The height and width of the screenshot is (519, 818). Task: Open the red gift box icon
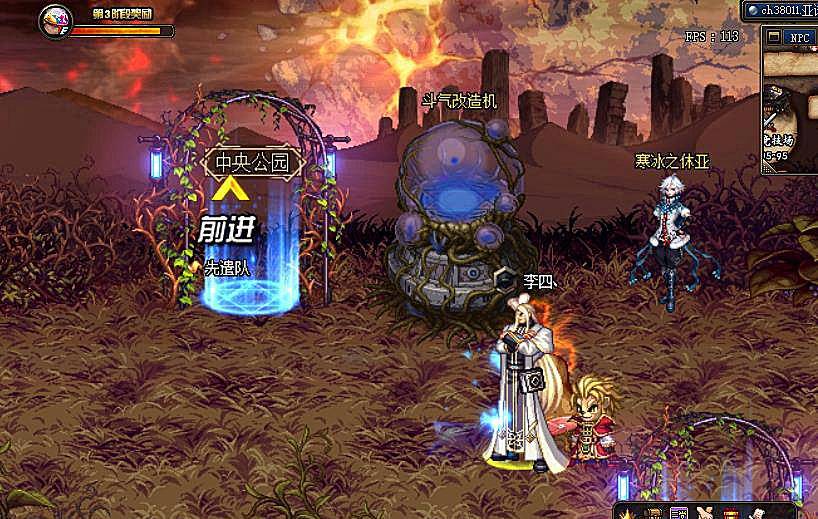pyautogui.click(x=731, y=513)
